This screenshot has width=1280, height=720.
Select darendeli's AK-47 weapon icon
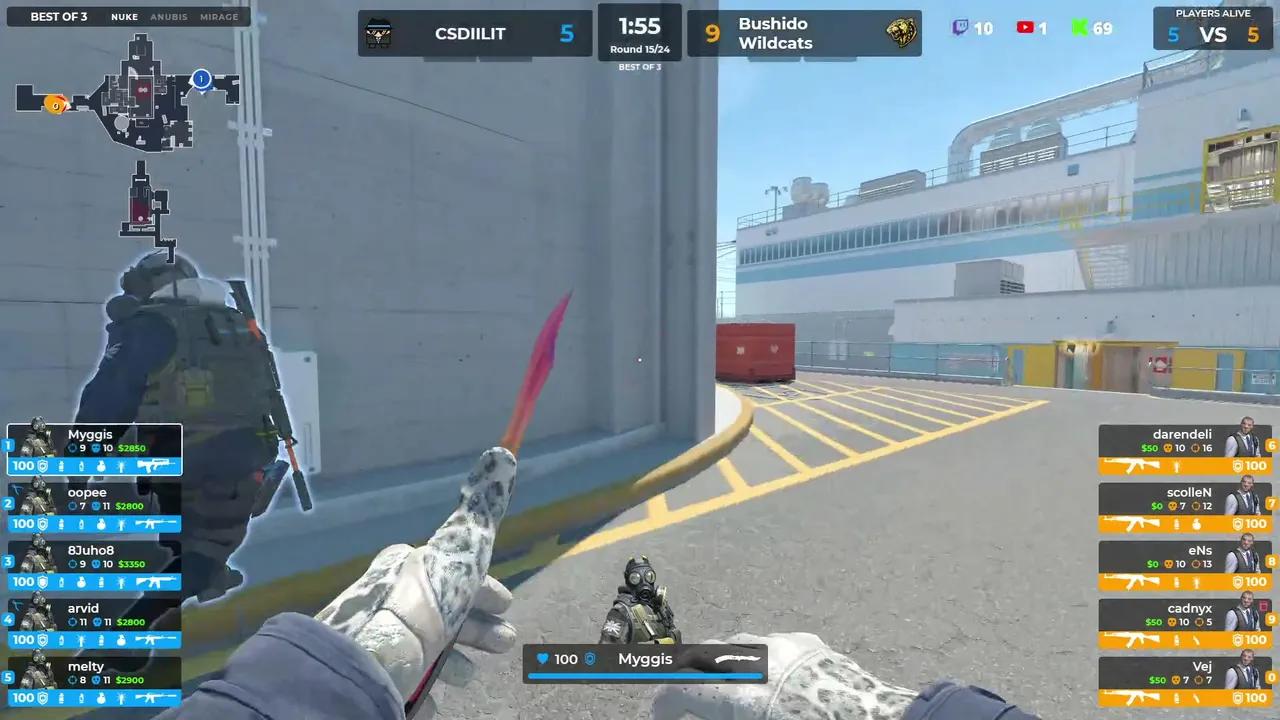point(1135,466)
